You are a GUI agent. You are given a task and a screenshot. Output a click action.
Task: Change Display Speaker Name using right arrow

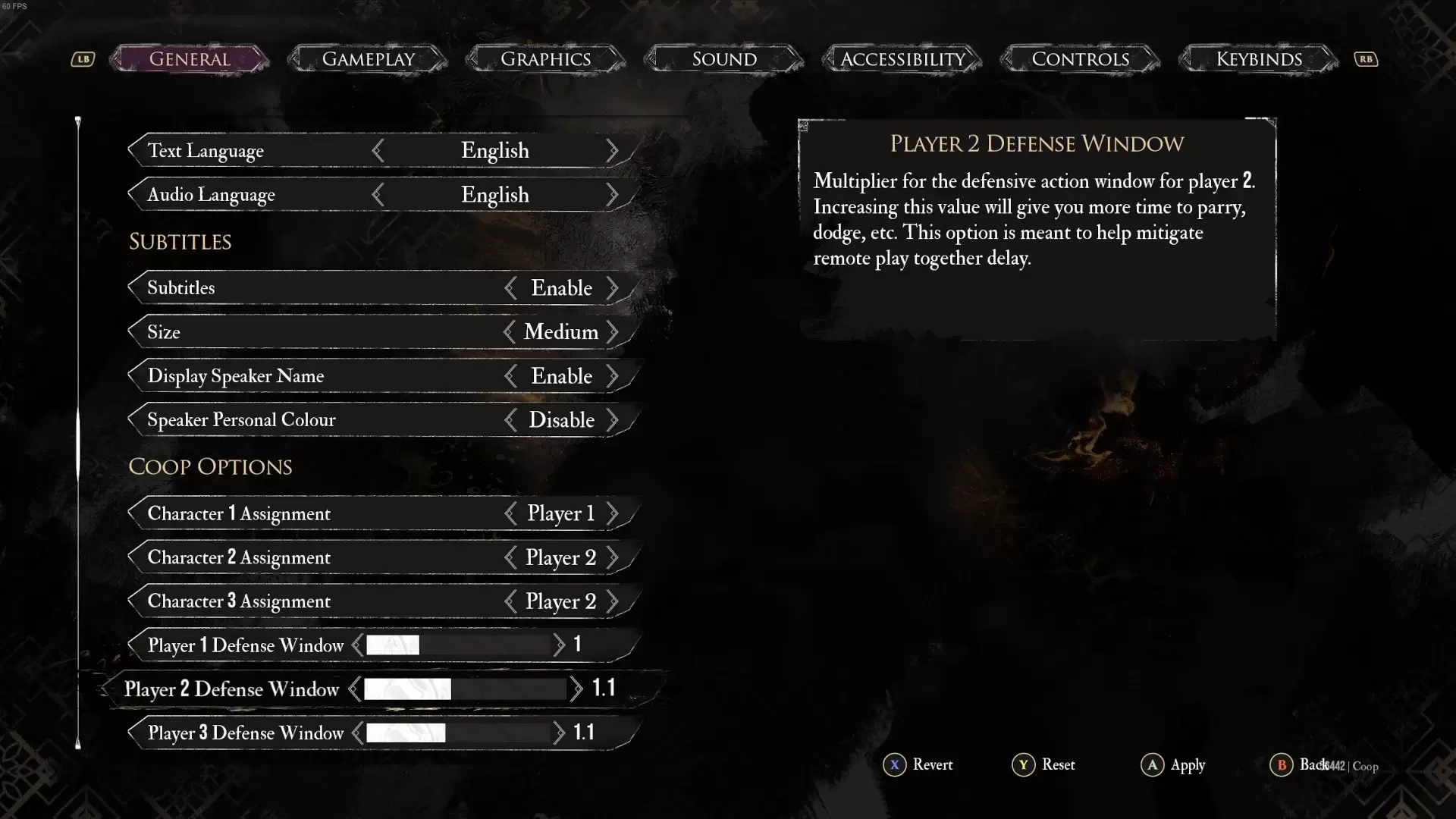[x=612, y=376]
